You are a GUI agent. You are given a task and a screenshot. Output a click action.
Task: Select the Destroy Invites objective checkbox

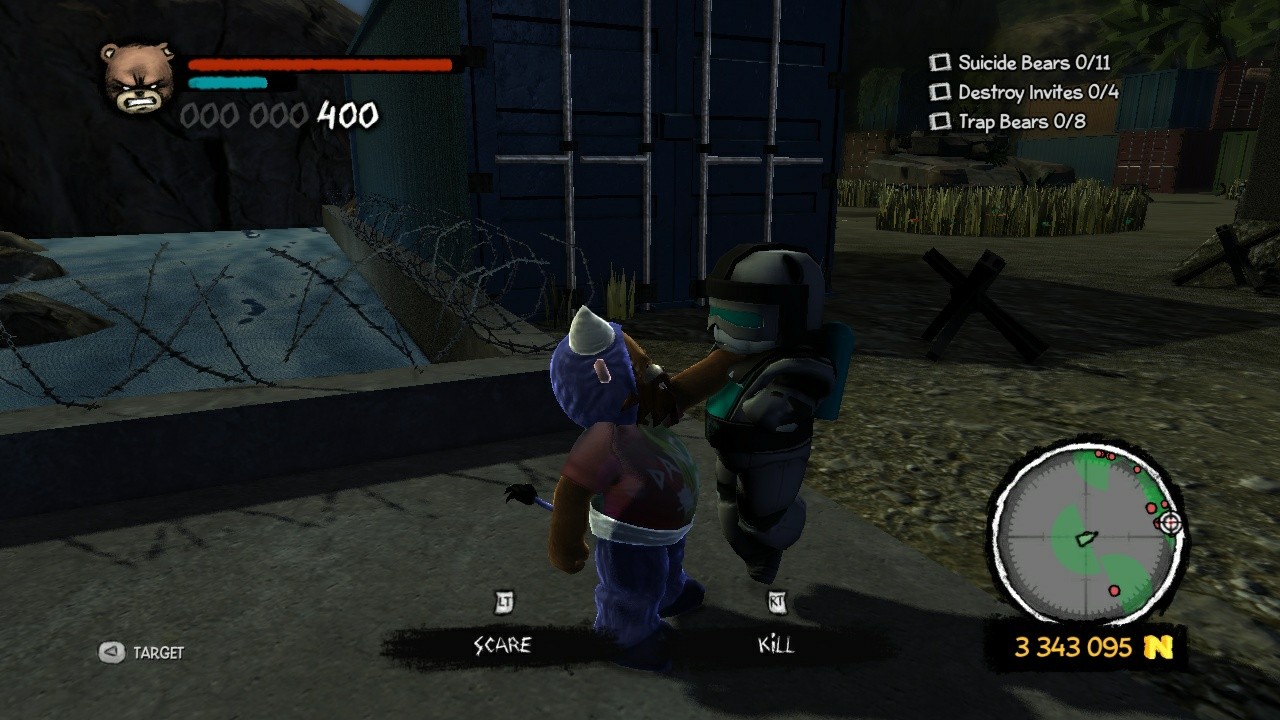(x=940, y=92)
